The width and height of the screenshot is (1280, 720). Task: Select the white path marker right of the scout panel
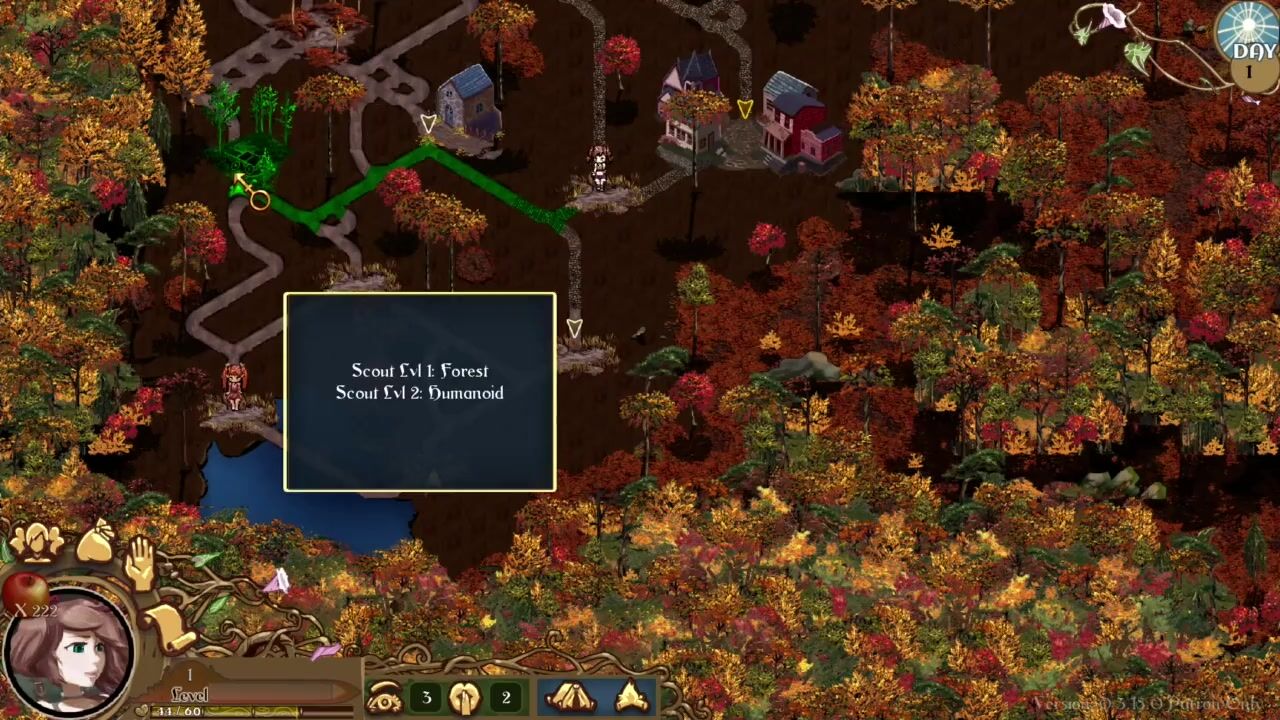click(x=574, y=328)
